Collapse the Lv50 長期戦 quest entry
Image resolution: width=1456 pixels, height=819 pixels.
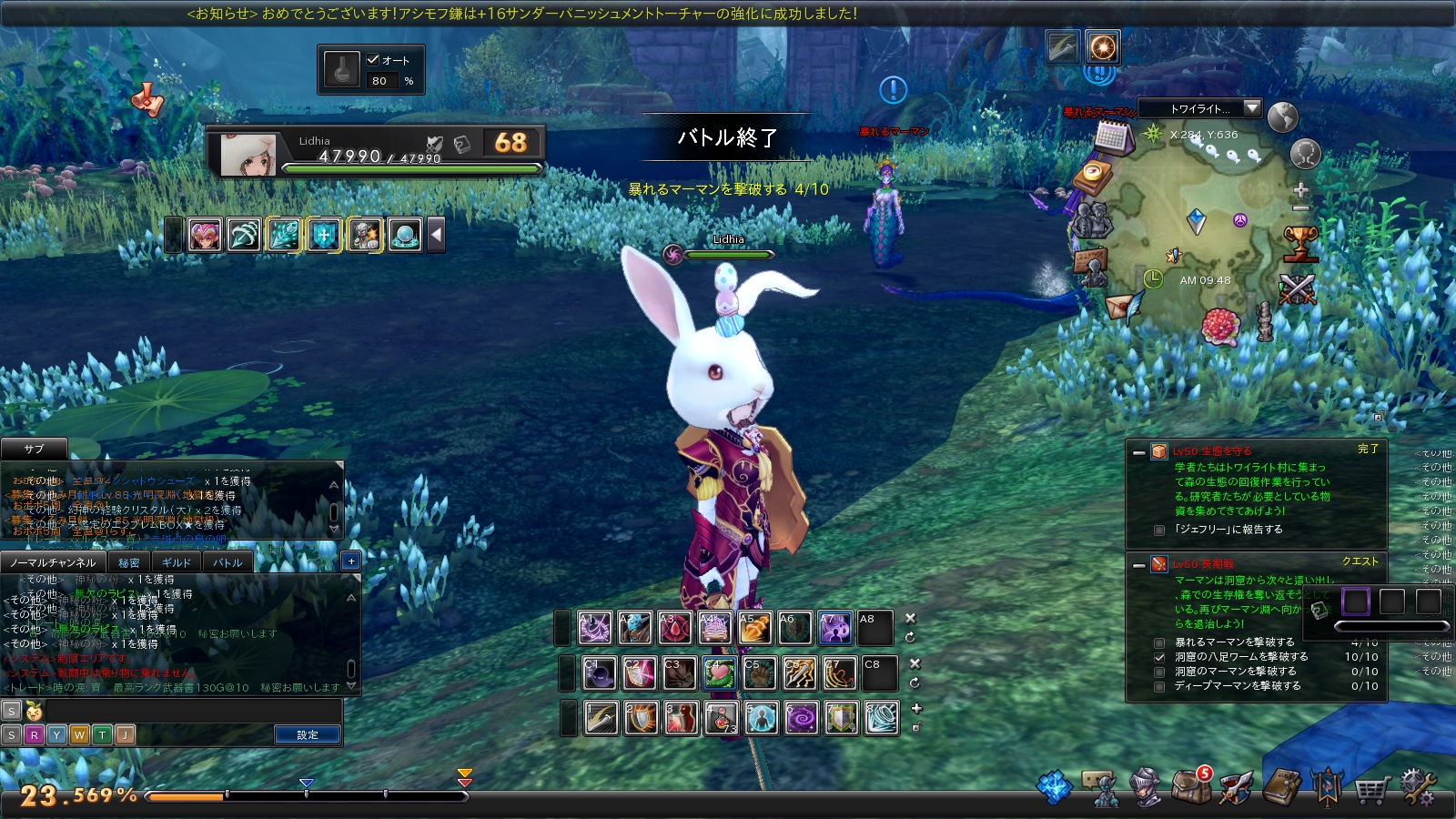1138,565
